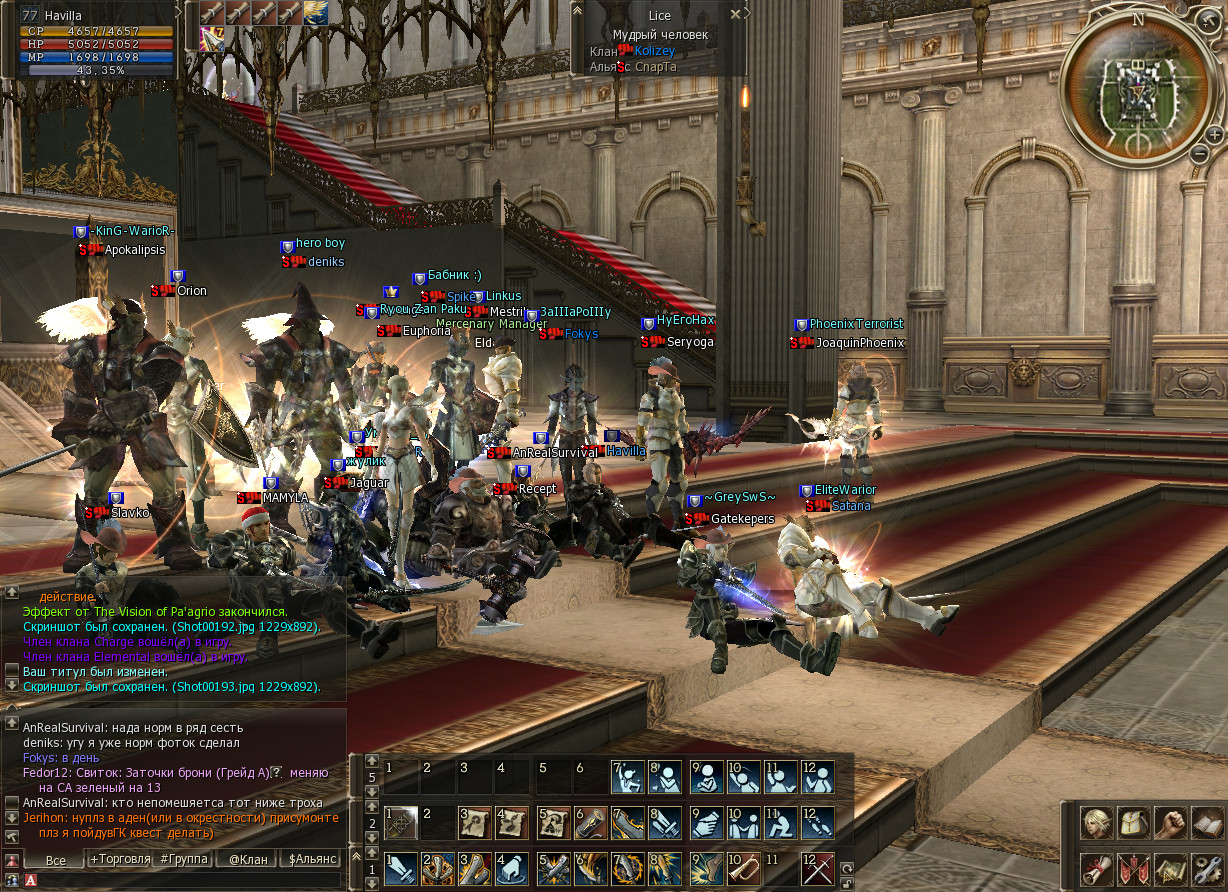
Task: Select the @Клан chat tab
Action: coord(248,859)
